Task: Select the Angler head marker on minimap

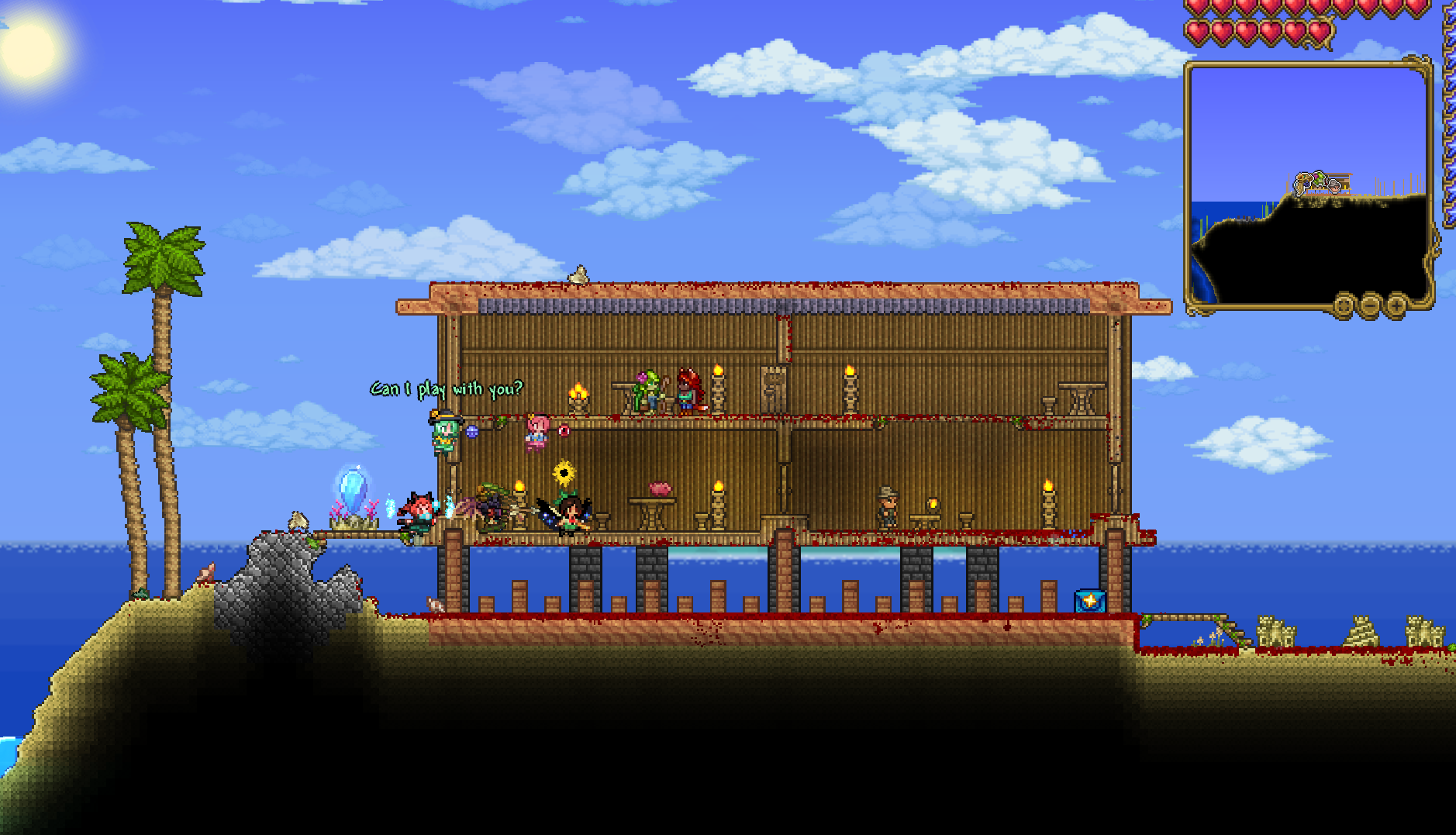Action: click(1335, 186)
